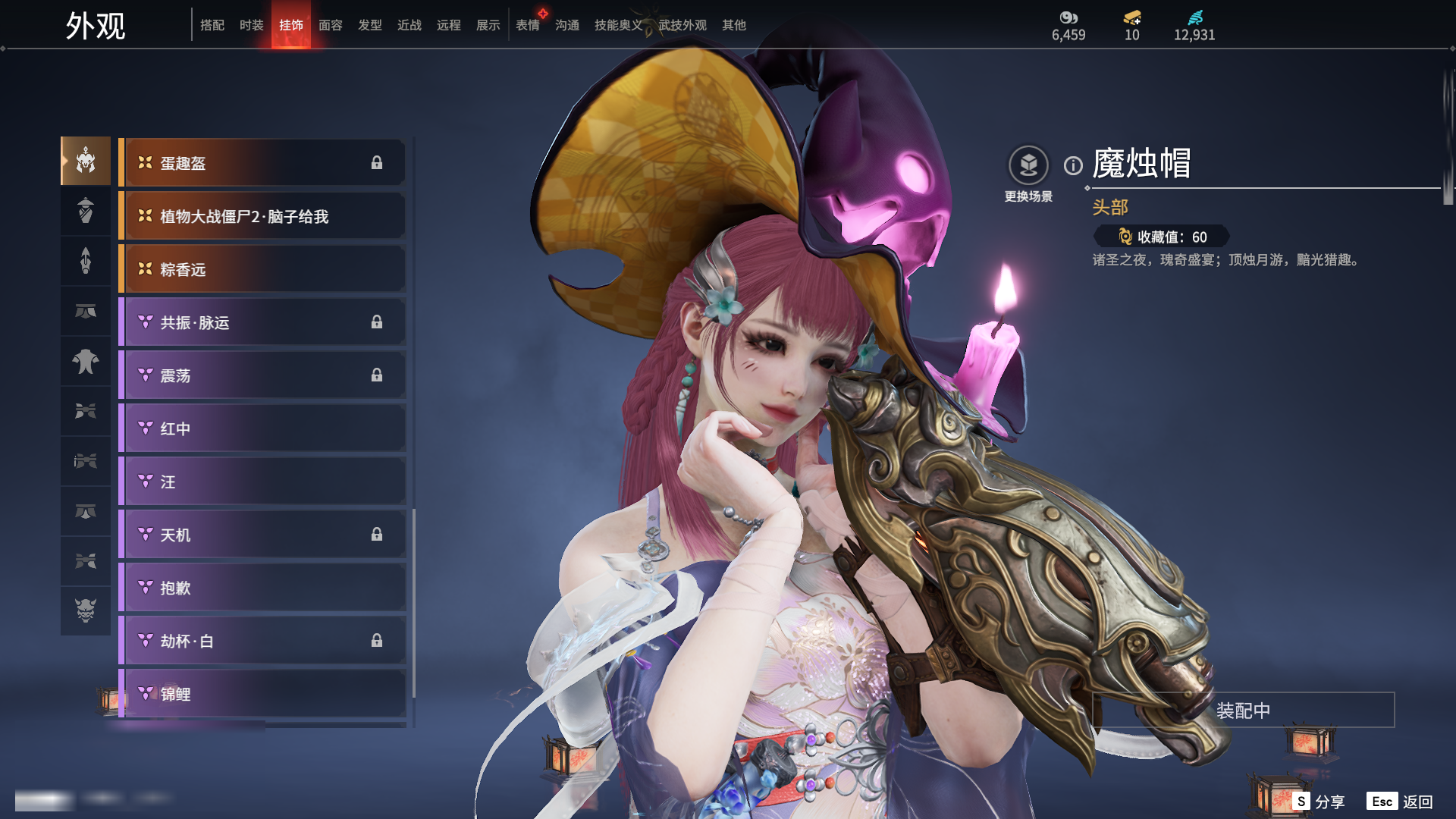Viewport: 1456px width, 819px height.
Task: Switch to the 搭配 tab
Action: coord(212,25)
